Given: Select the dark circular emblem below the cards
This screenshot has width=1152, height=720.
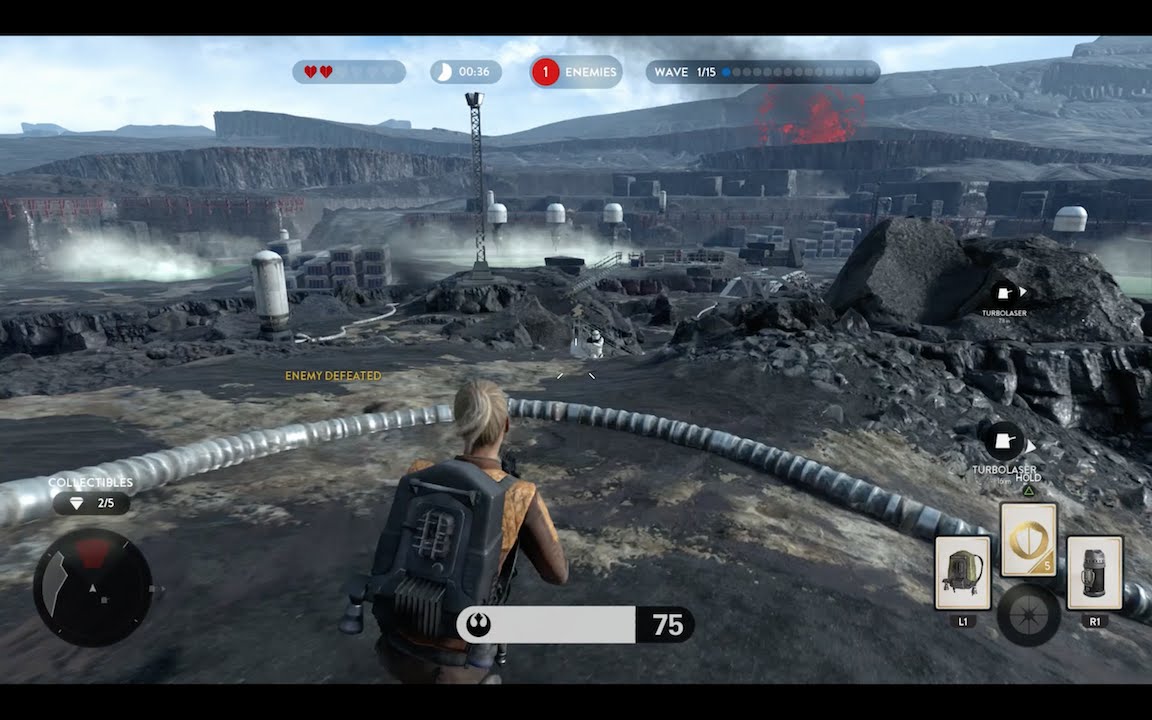Looking at the screenshot, I should [1028, 614].
